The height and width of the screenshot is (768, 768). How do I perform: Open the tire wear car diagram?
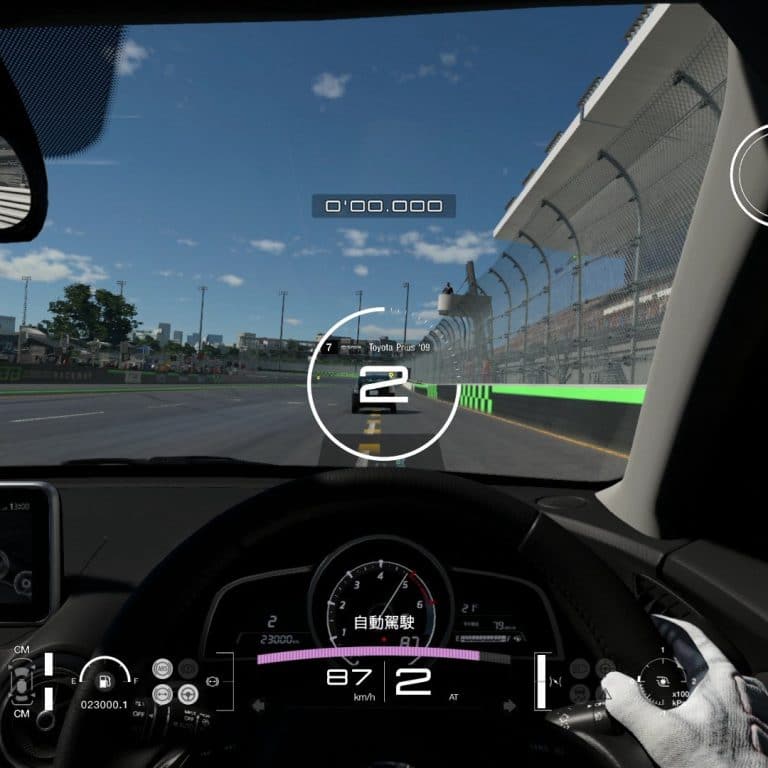pos(21,683)
